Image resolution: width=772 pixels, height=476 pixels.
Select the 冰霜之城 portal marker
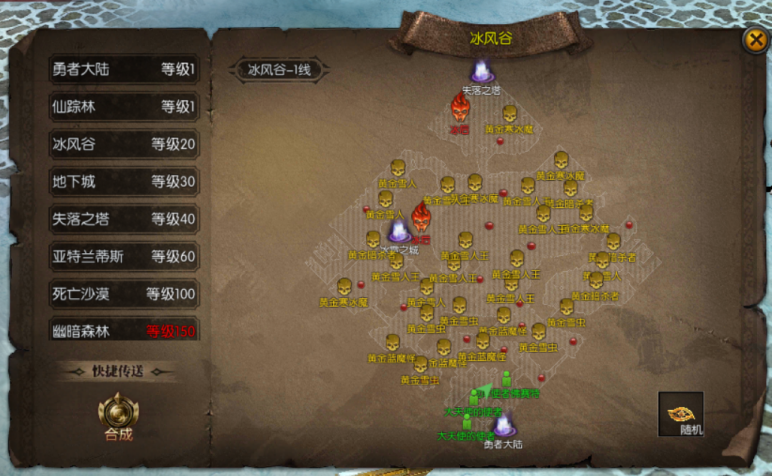(x=397, y=232)
